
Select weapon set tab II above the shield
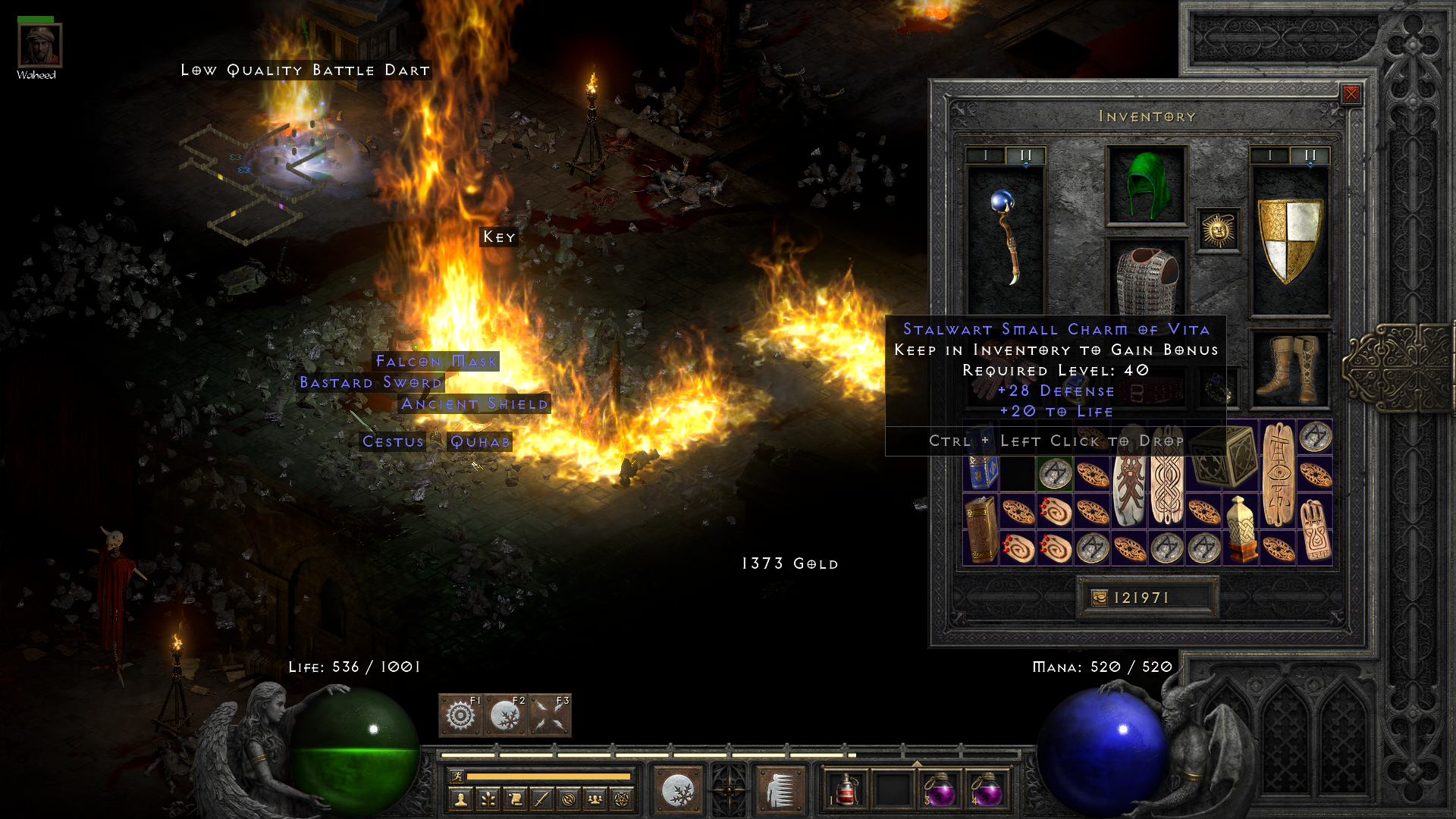(1309, 156)
